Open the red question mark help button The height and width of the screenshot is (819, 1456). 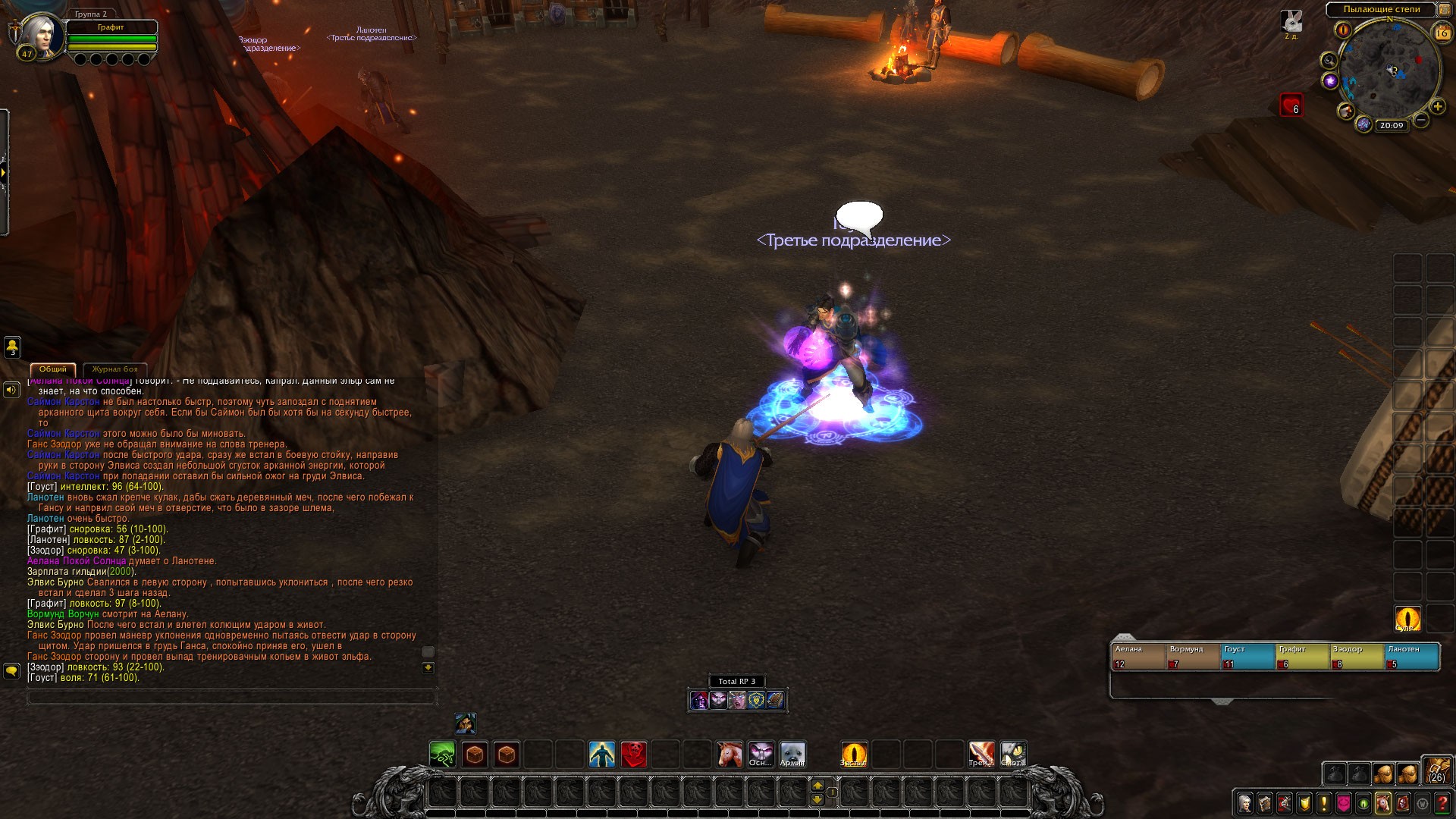(x=1442, y=803)
